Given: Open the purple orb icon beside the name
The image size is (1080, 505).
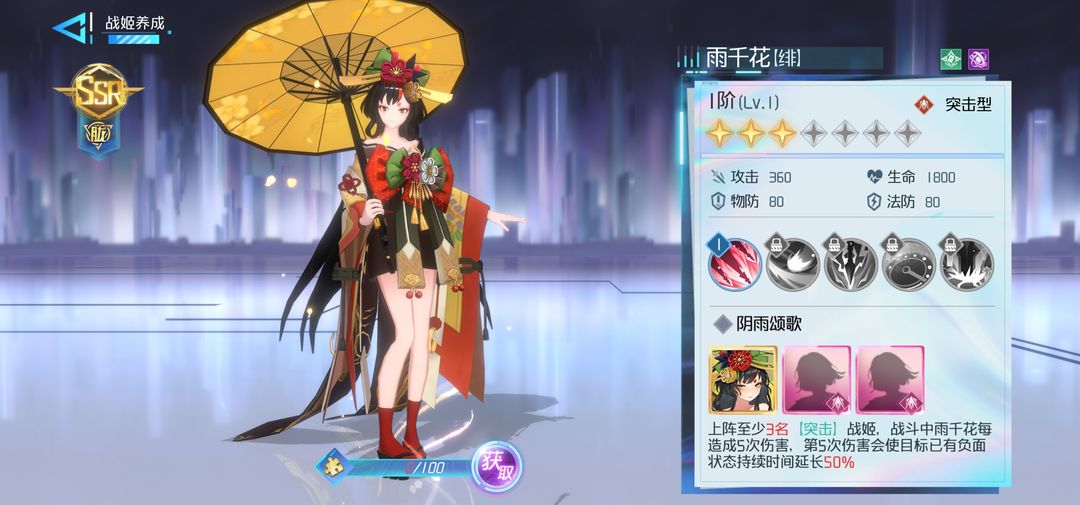Looking at the screenshot, I should click(978, 59).
